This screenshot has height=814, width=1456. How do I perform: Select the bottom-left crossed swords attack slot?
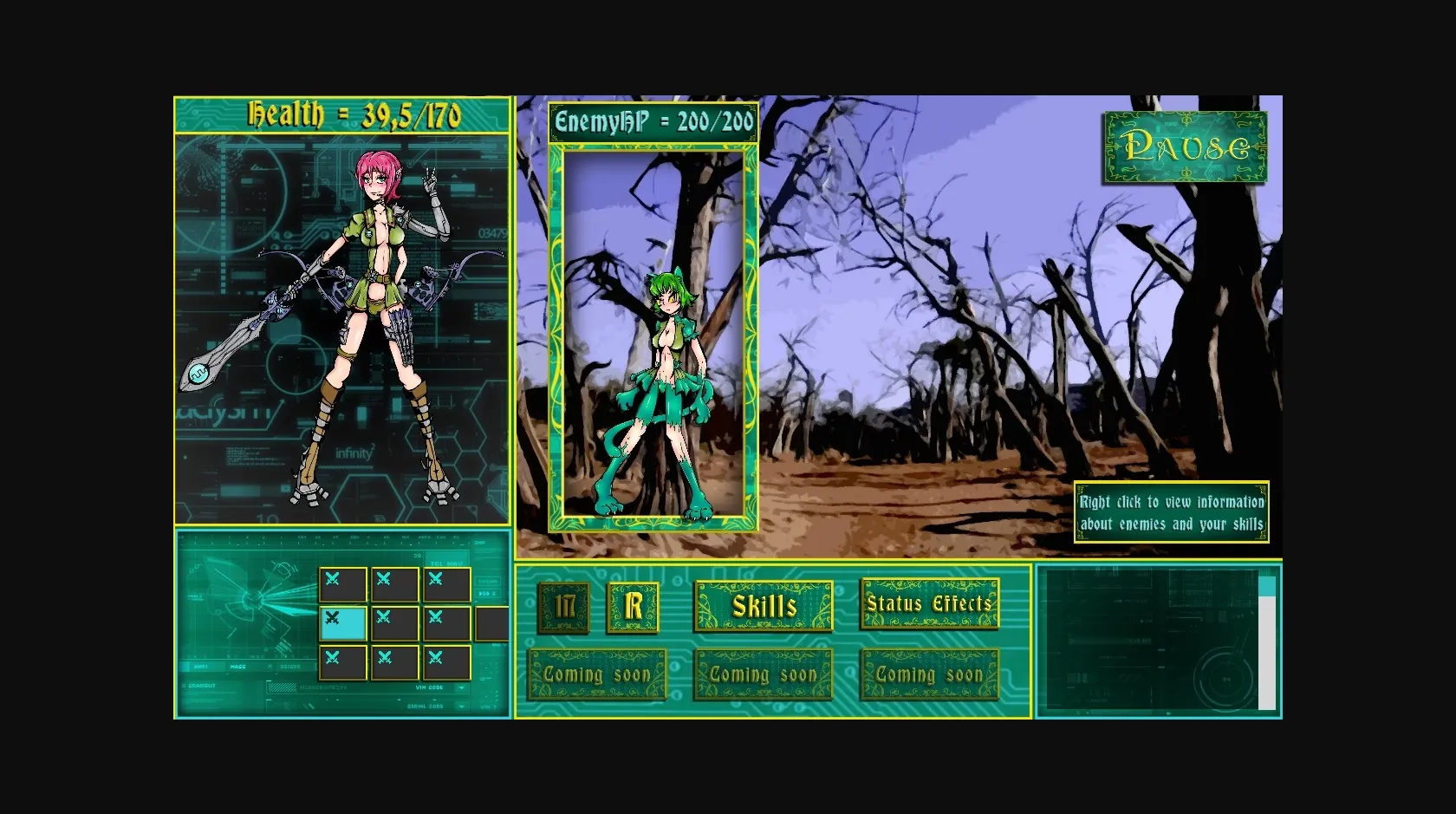pyautogui.click(x=343, y=661)
